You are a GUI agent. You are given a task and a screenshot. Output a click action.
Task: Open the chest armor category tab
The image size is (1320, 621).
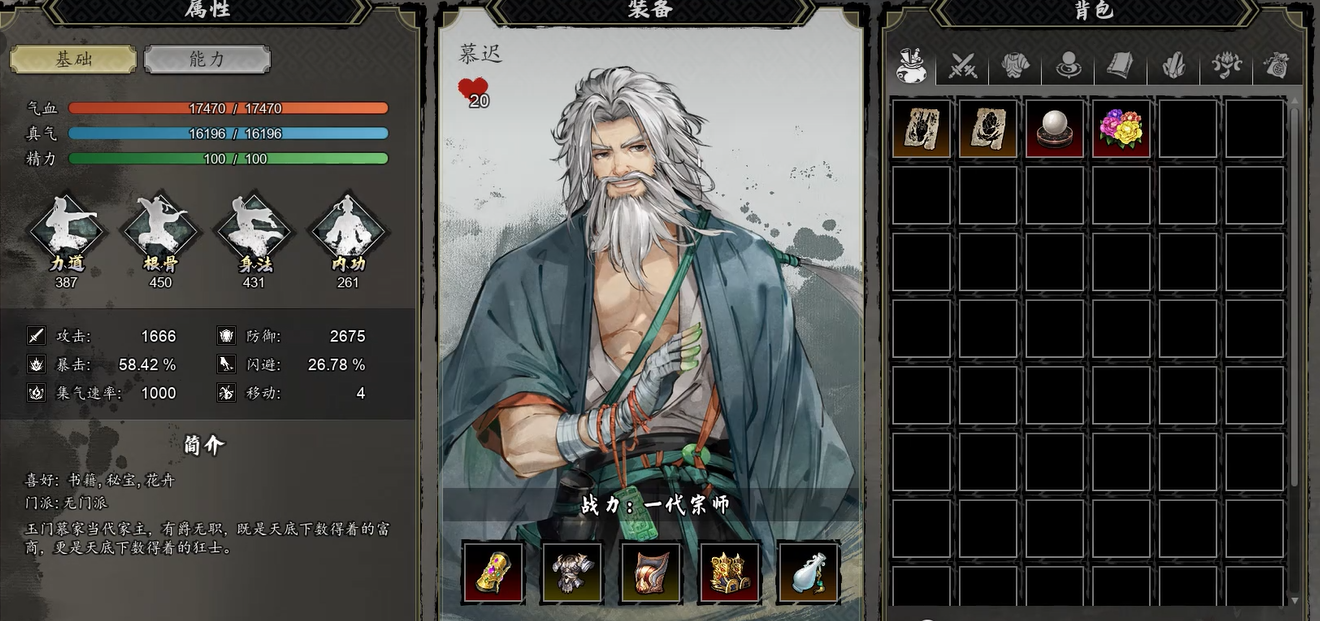[1015, 67]
